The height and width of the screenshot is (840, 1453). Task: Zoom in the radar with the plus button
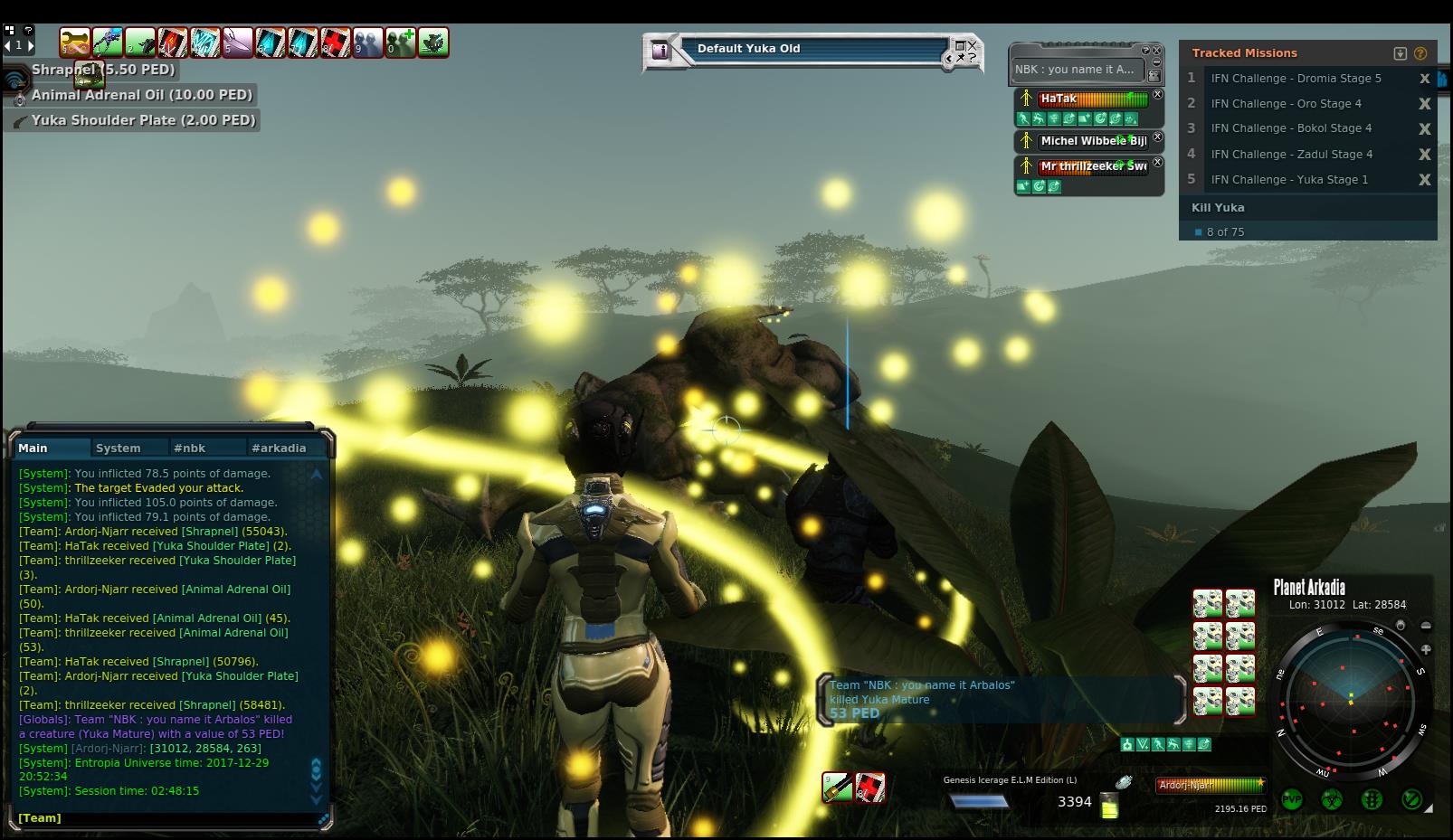coord(1426,649)
